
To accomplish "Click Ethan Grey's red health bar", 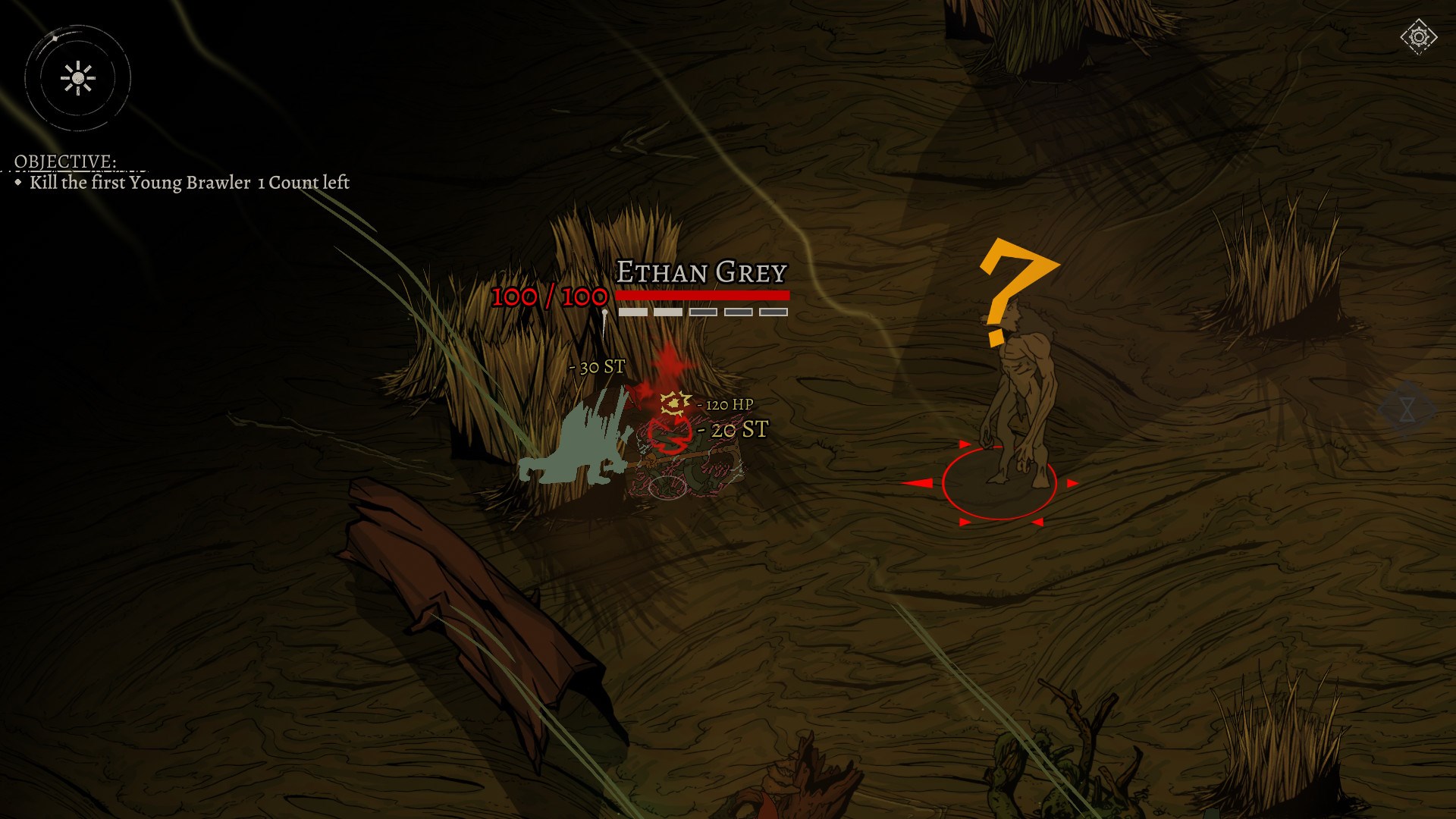I will click(701, 294).
